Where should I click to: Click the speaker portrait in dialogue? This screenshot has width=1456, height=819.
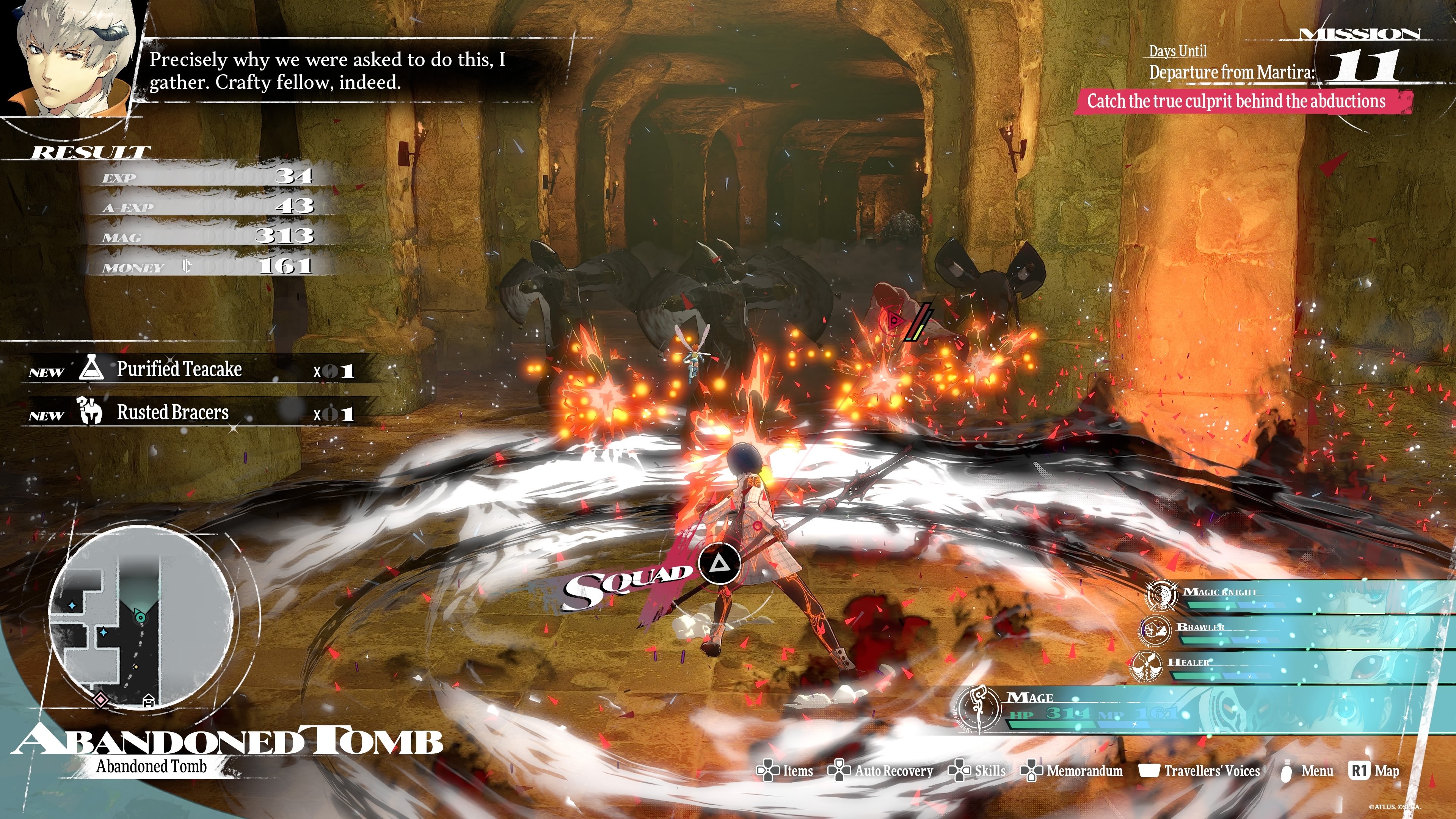pos(71,56)
